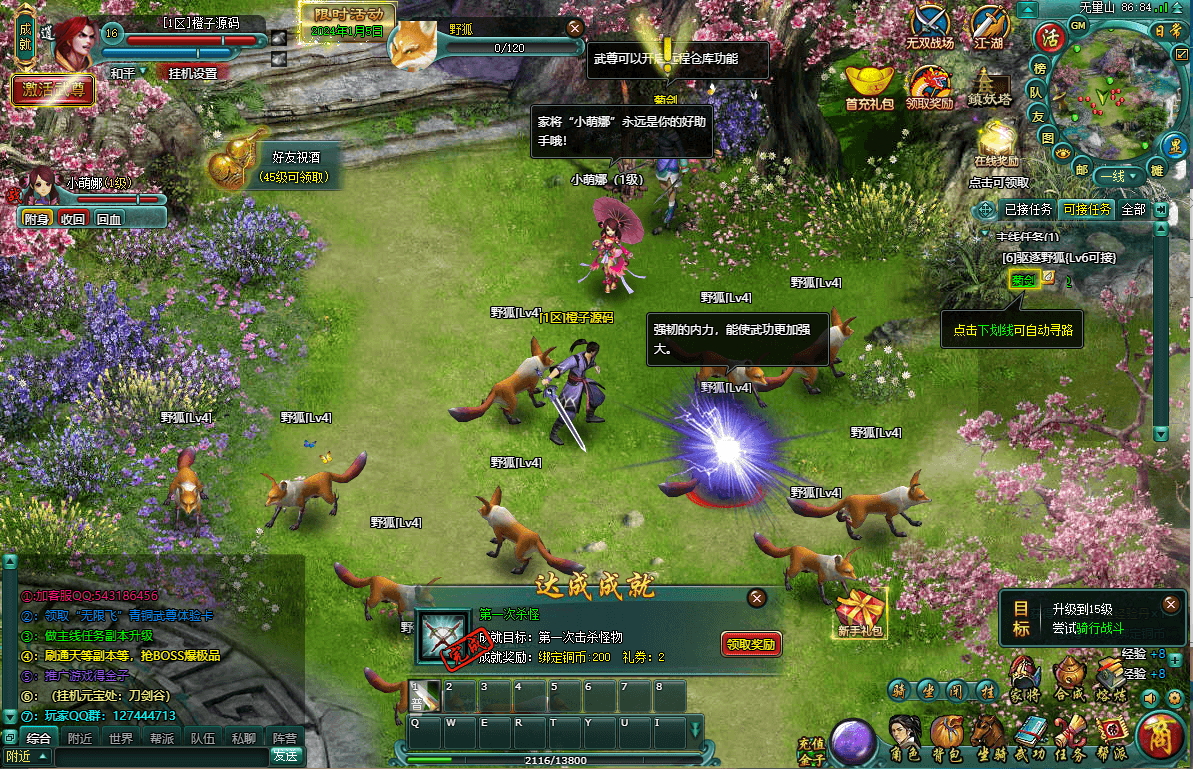Open the 角色 character sheet

coord(905,739)
